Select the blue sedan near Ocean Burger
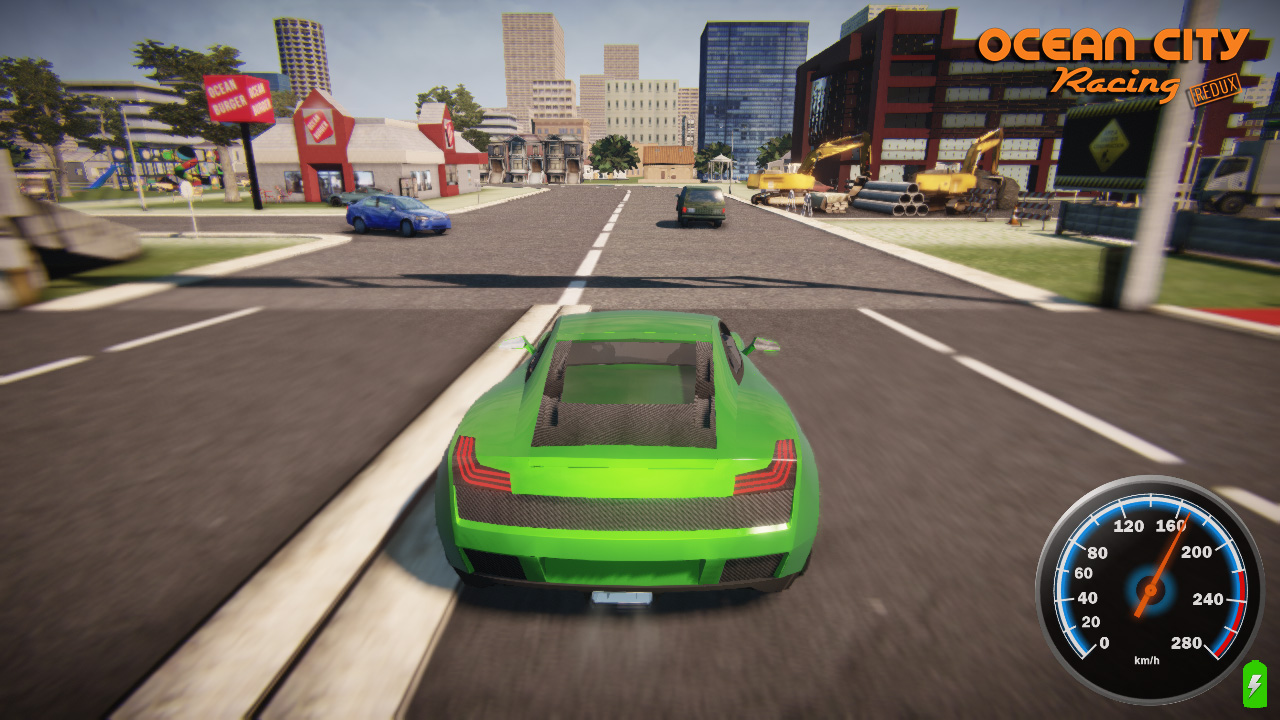This screenshot has height=720, width=1280. pos(397,215)
